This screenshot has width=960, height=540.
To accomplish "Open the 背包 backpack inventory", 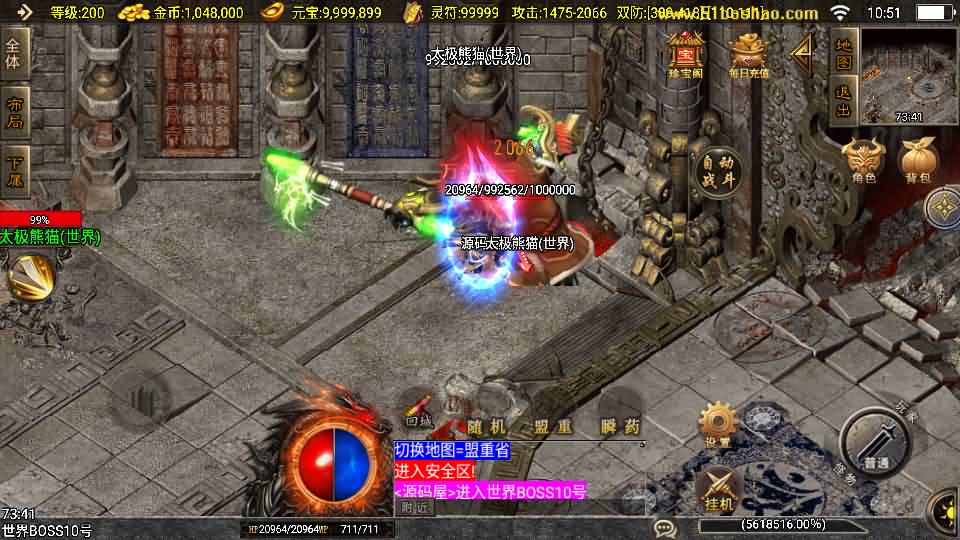I will [918, 162].
